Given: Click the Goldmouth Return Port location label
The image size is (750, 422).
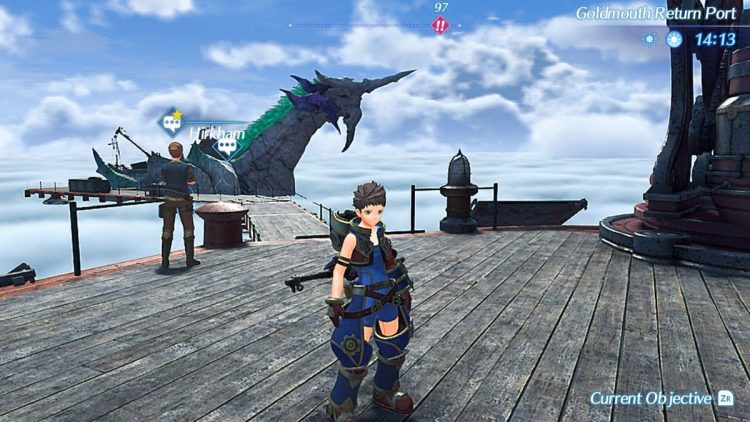Looking at the screenshot, I should 655,14.
